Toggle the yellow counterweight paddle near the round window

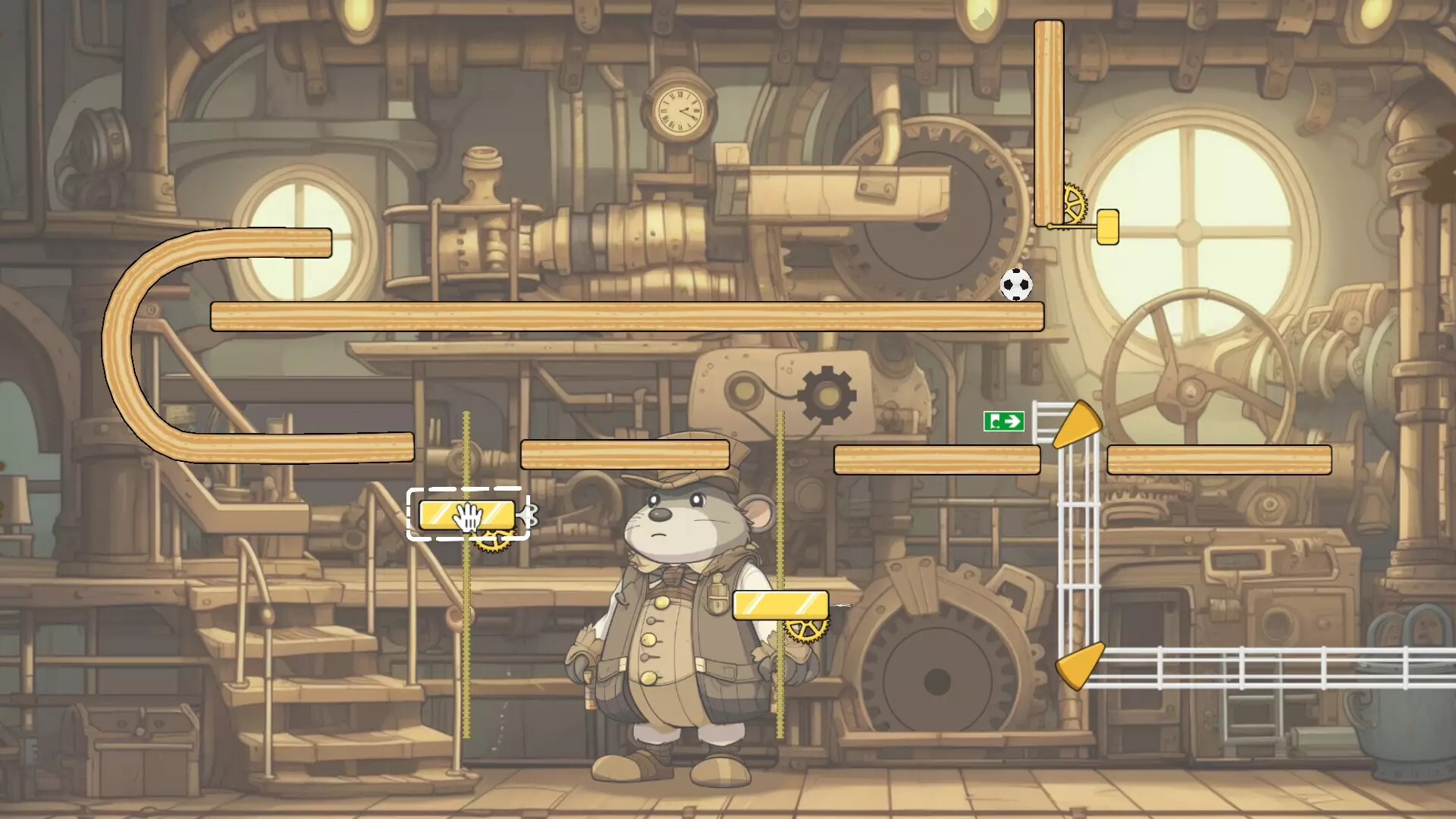pyautogui.click(x=1107, y=227)
